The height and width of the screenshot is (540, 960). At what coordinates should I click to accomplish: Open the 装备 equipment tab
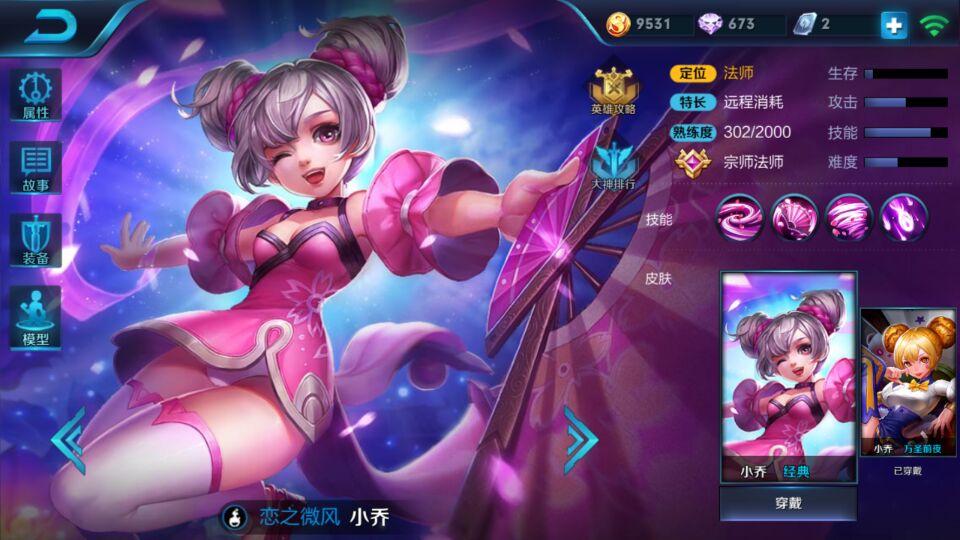[x=36, y=240]
